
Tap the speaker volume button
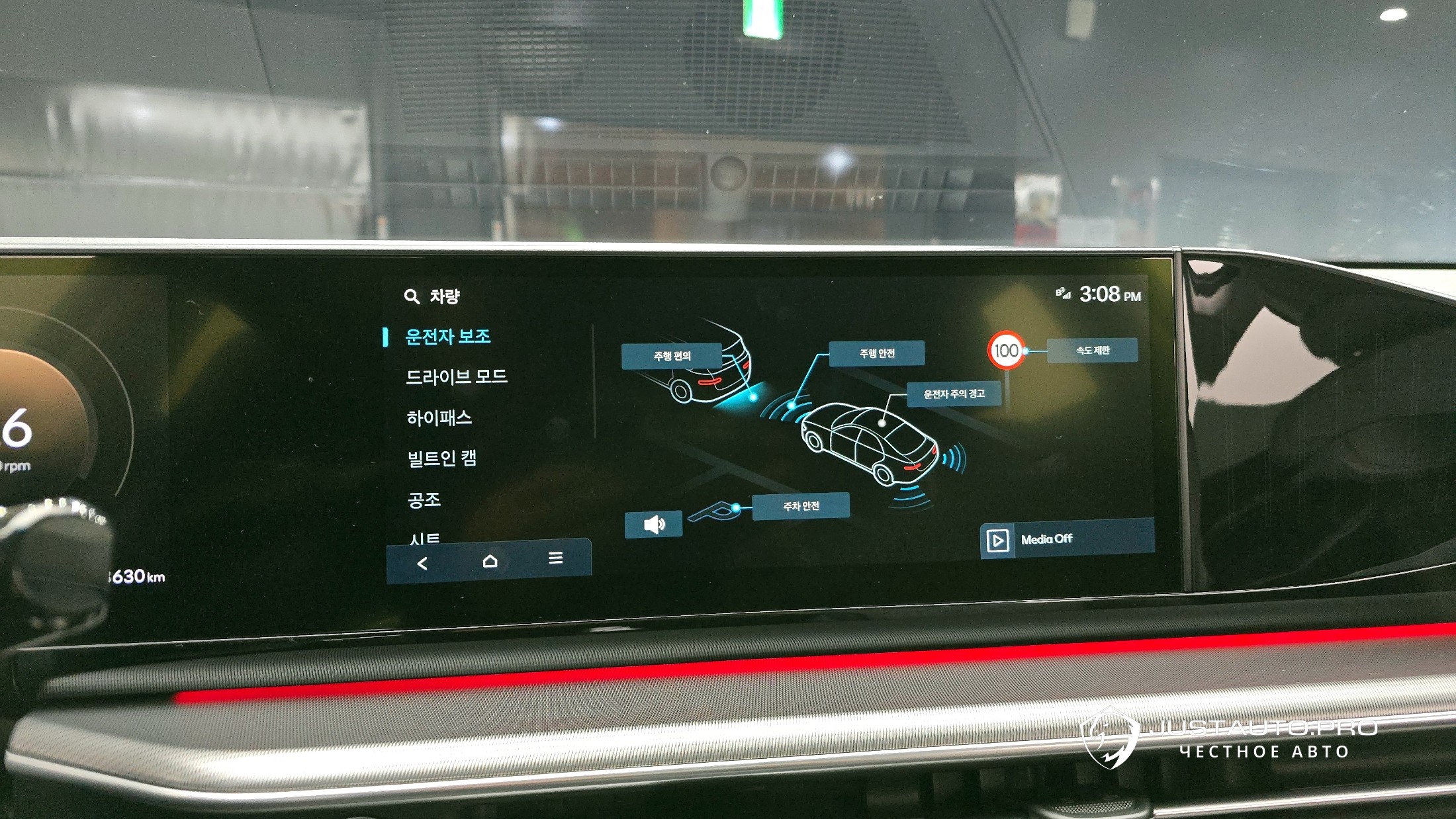coord(653,525)
